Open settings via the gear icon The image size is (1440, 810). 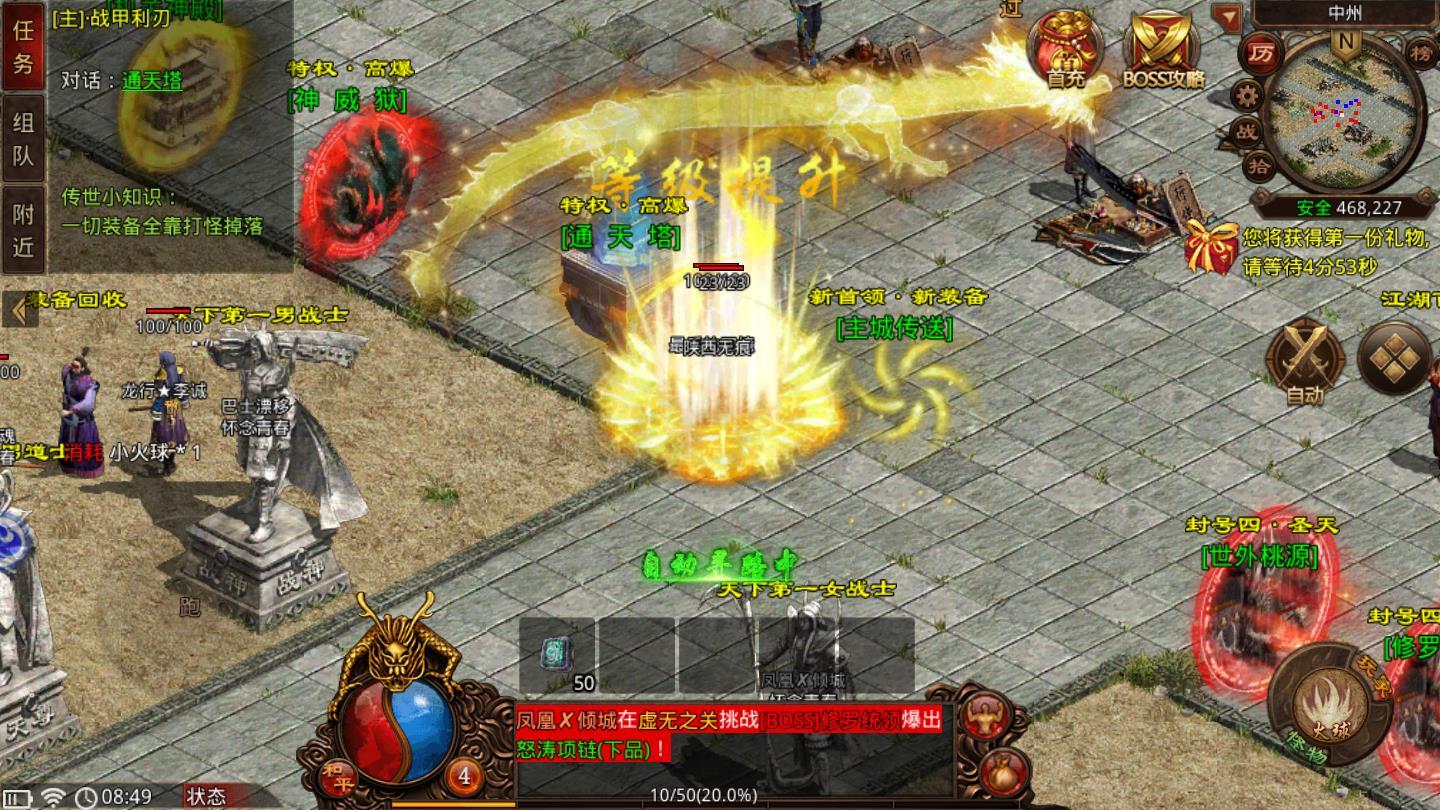[x=1246, y=96]
